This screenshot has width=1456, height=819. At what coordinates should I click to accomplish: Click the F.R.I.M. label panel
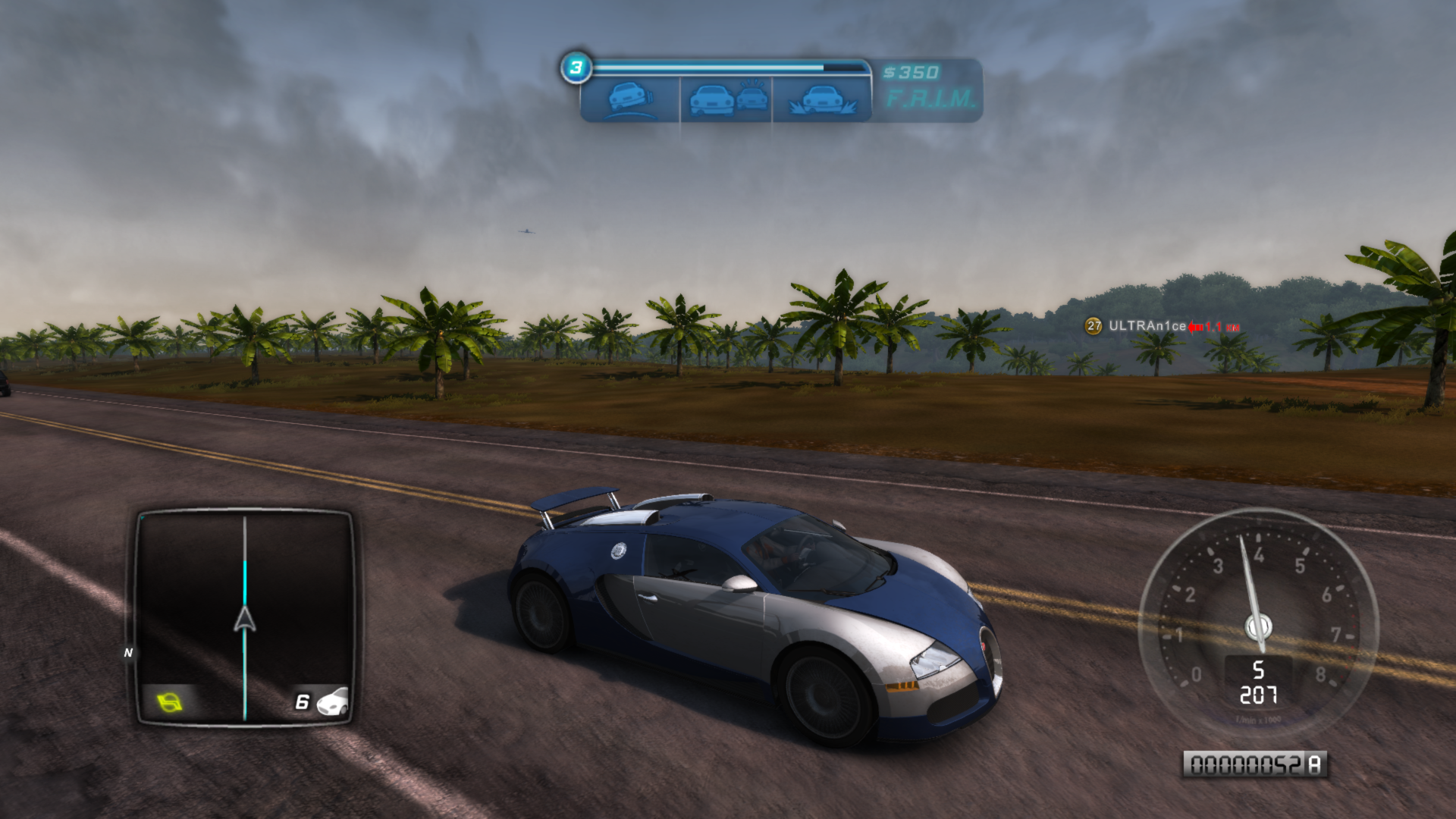pos(930,99)
